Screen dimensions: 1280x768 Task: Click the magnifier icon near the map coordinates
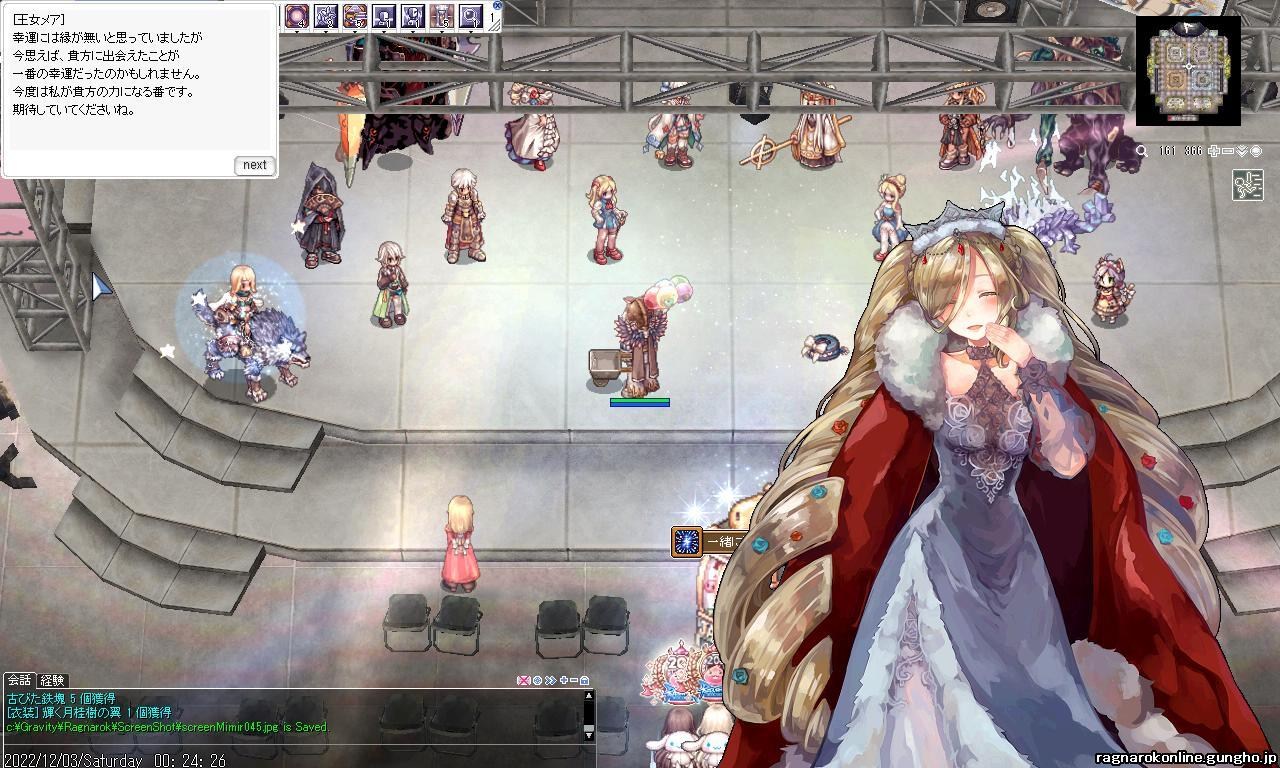[1142, 151]
